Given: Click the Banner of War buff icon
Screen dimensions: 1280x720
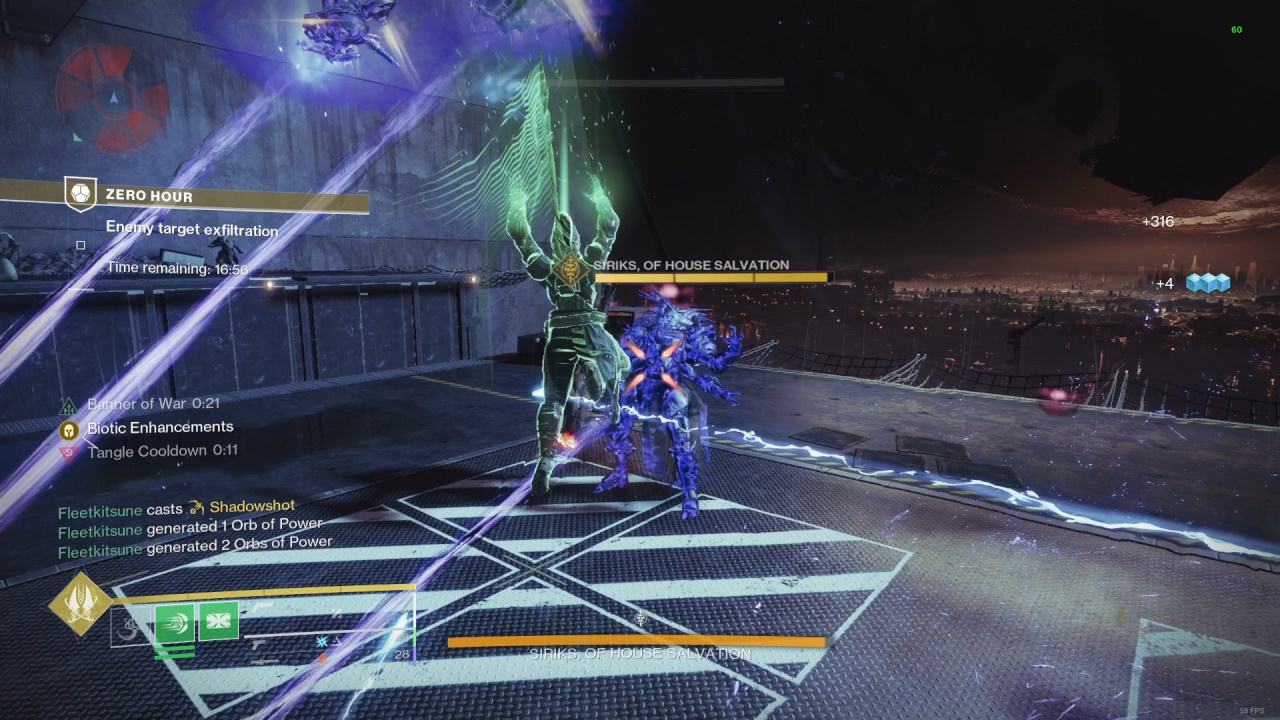Looking at the screenshot, I should click(69, 405).
